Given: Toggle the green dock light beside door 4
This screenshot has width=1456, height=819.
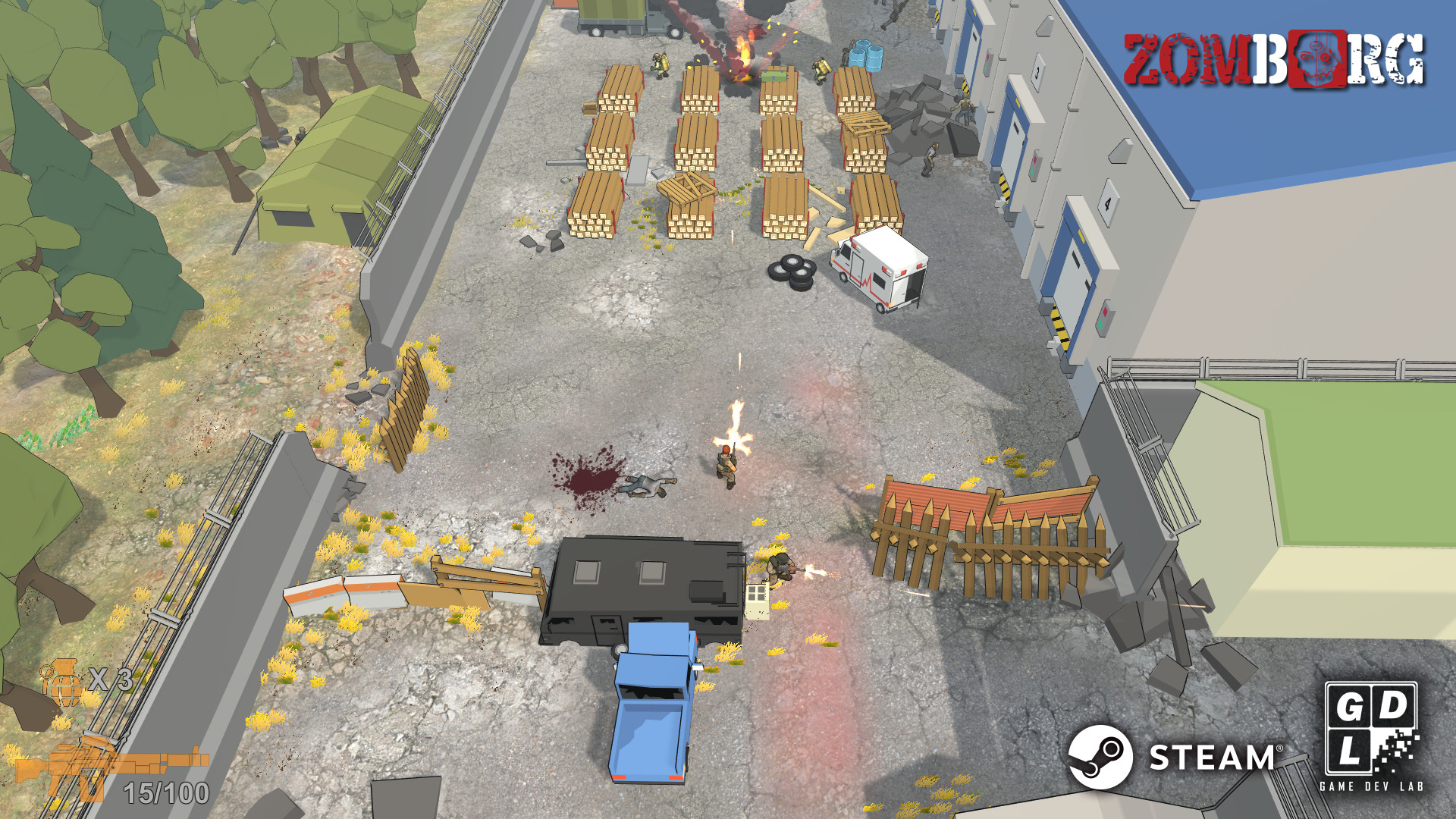Looking at the screenshot, I should 1101,324.
